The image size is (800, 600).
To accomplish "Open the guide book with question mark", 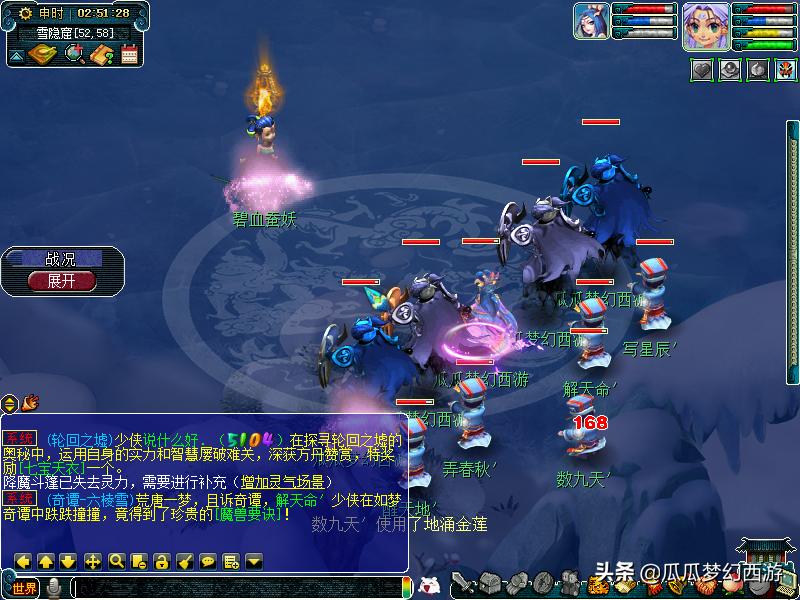I will [102, 54].
